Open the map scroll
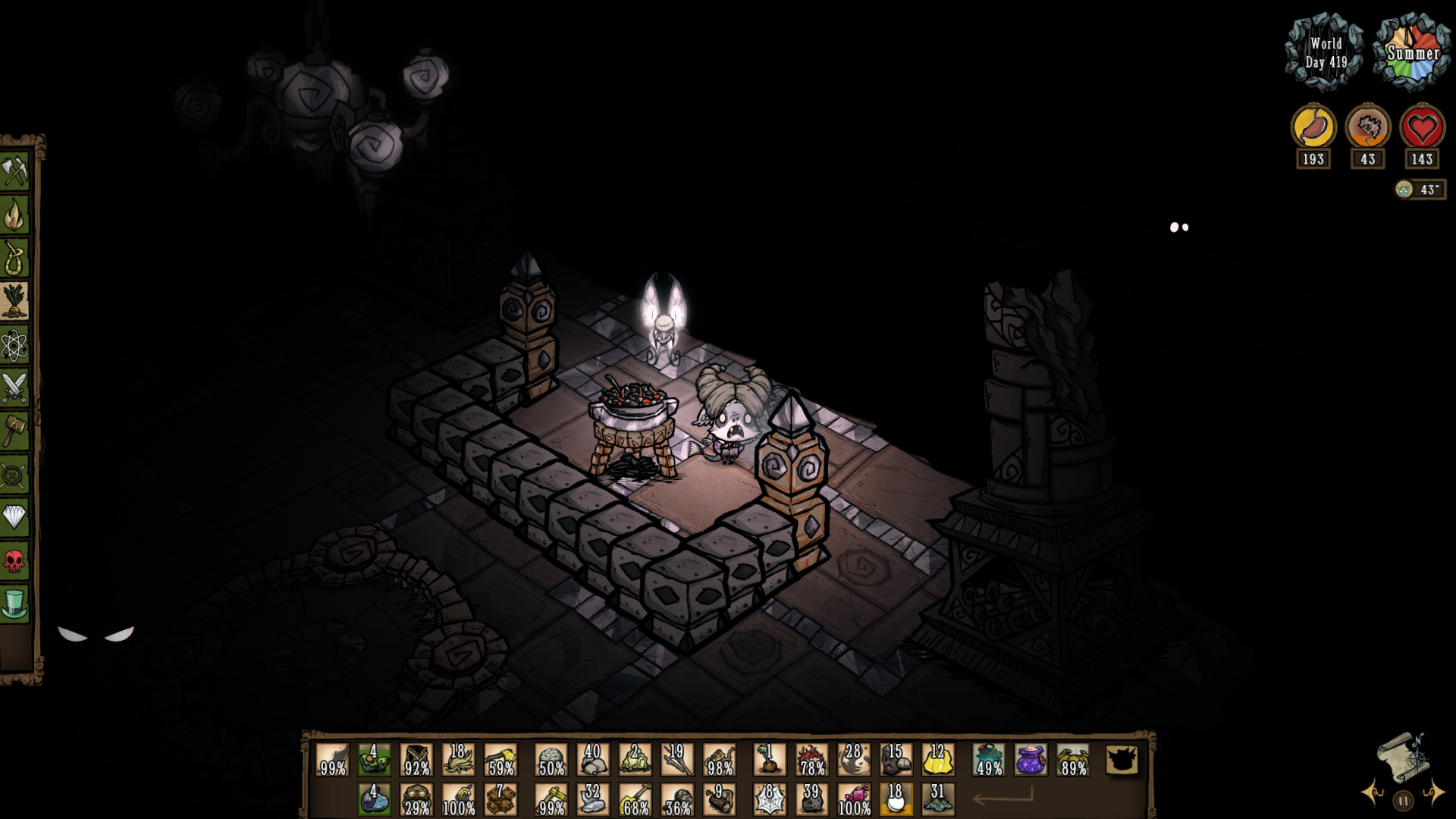Image resolution: width=1456 pixels, height=819 pixels. click(x=1401, y=755)
